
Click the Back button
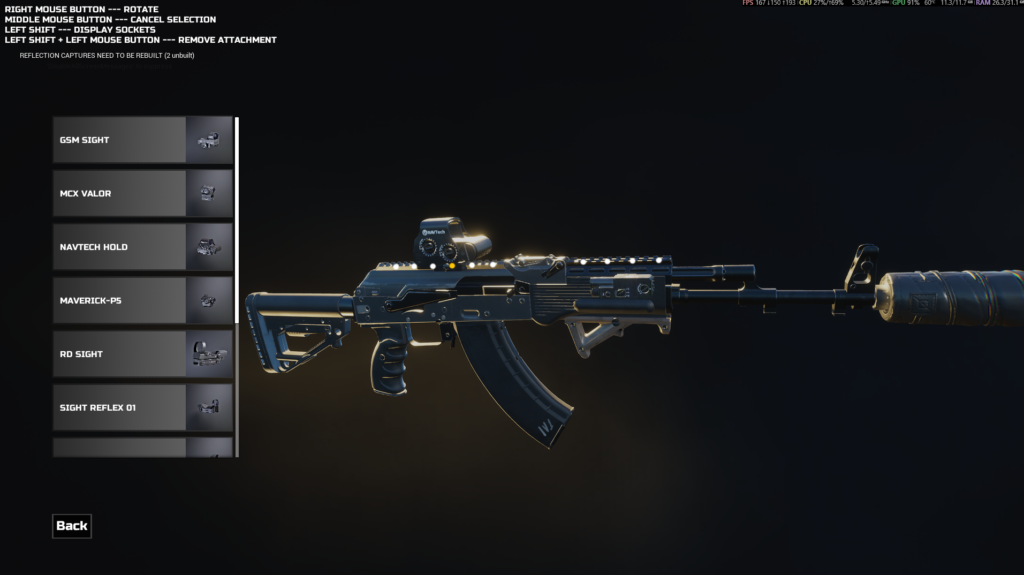[72, 526]
